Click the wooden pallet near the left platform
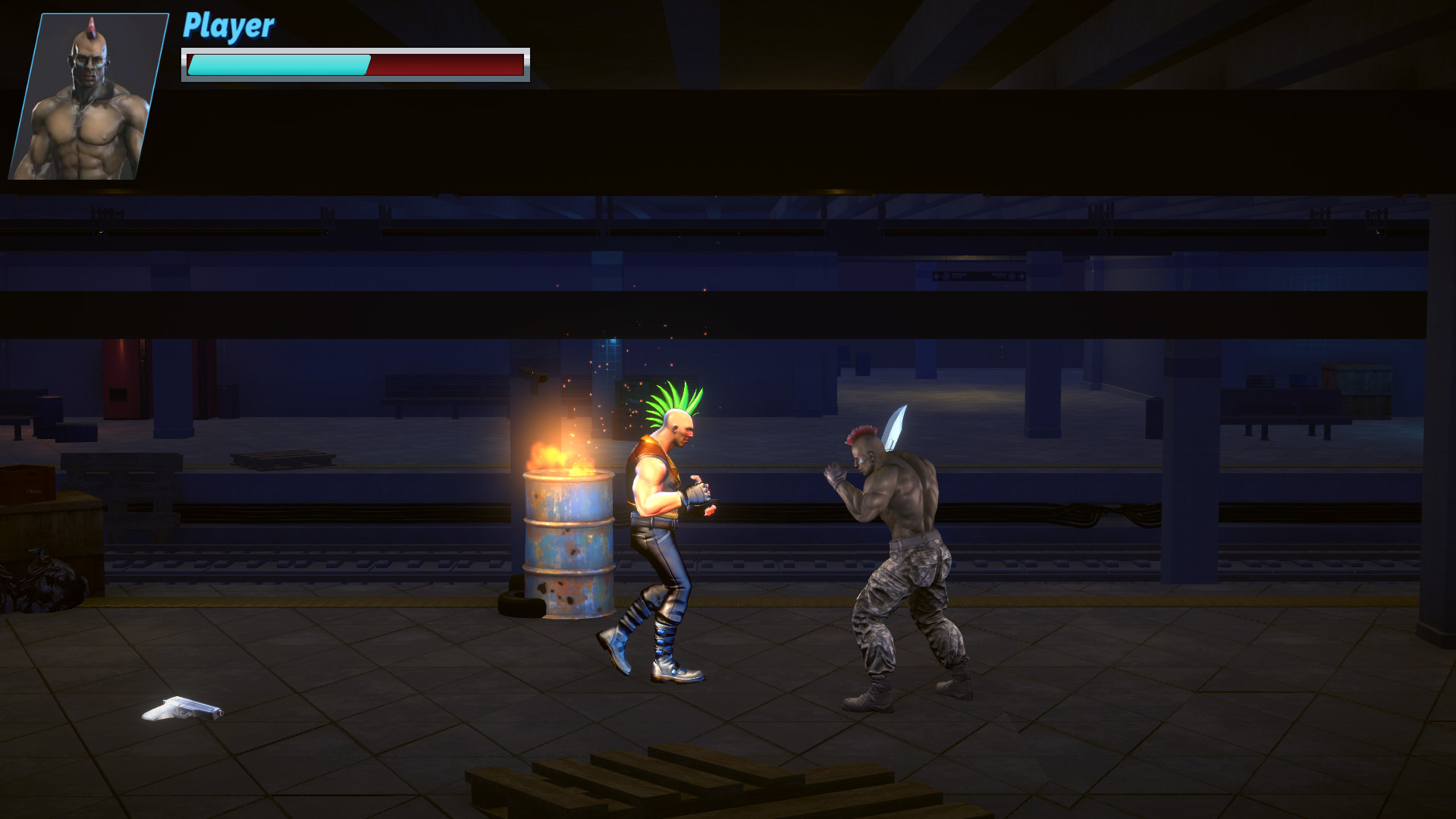The width and height of the screenshot is (1456, 819). [x=281, y=459]
